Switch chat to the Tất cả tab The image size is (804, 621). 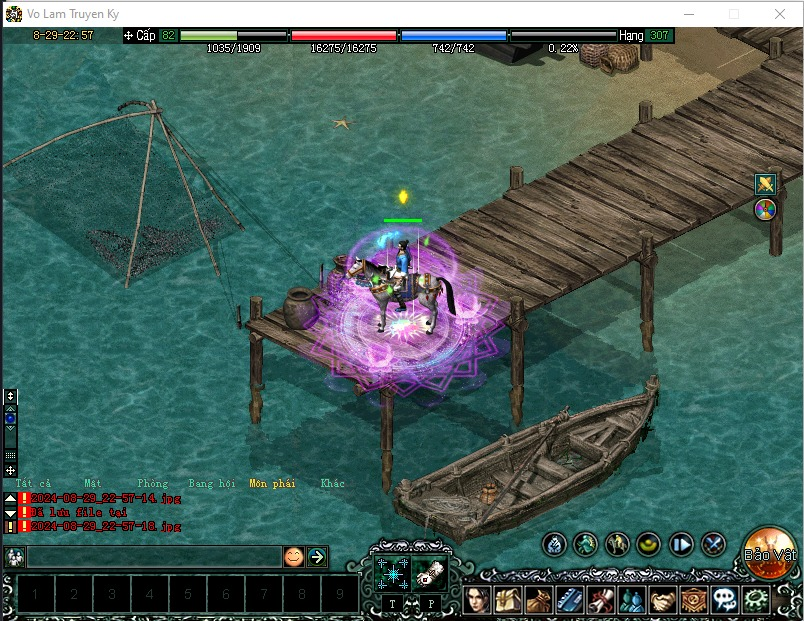coord(33,484)
